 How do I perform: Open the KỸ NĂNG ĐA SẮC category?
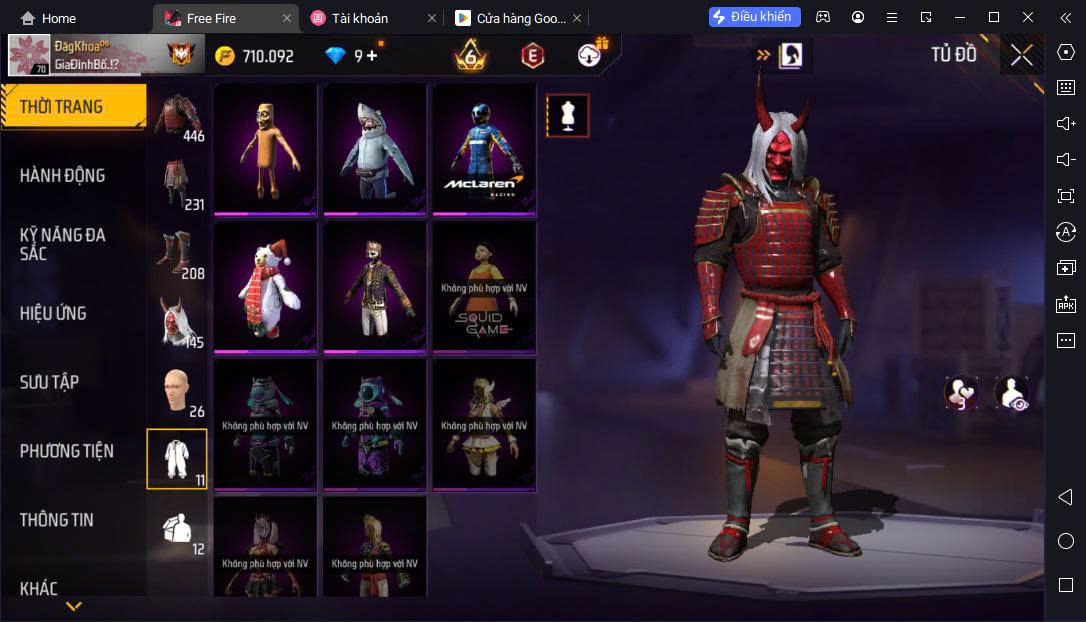point(62,244)
